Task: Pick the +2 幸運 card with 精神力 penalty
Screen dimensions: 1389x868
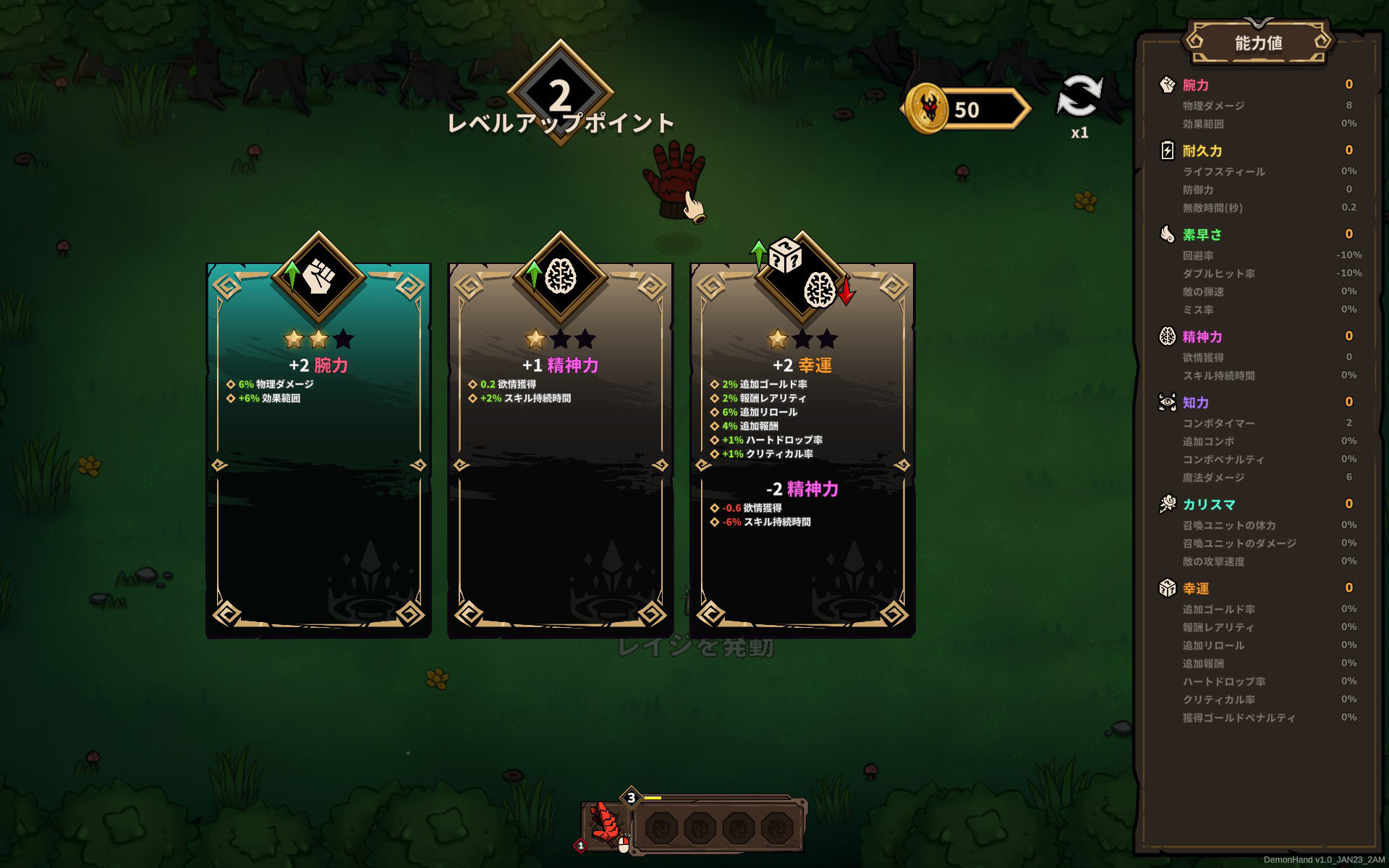Action: pyautogui.click(x=802, y=448)
